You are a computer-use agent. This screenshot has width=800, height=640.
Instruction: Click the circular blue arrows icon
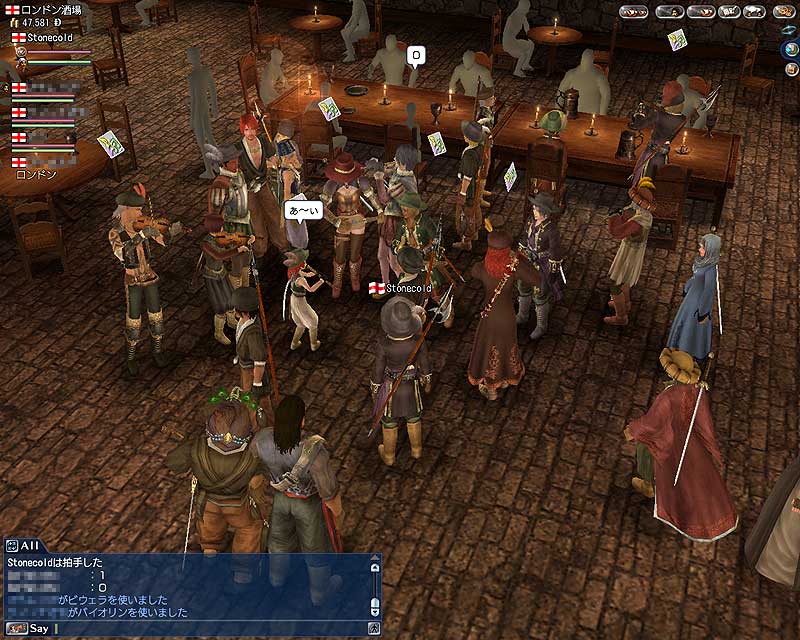pos(789,29)
